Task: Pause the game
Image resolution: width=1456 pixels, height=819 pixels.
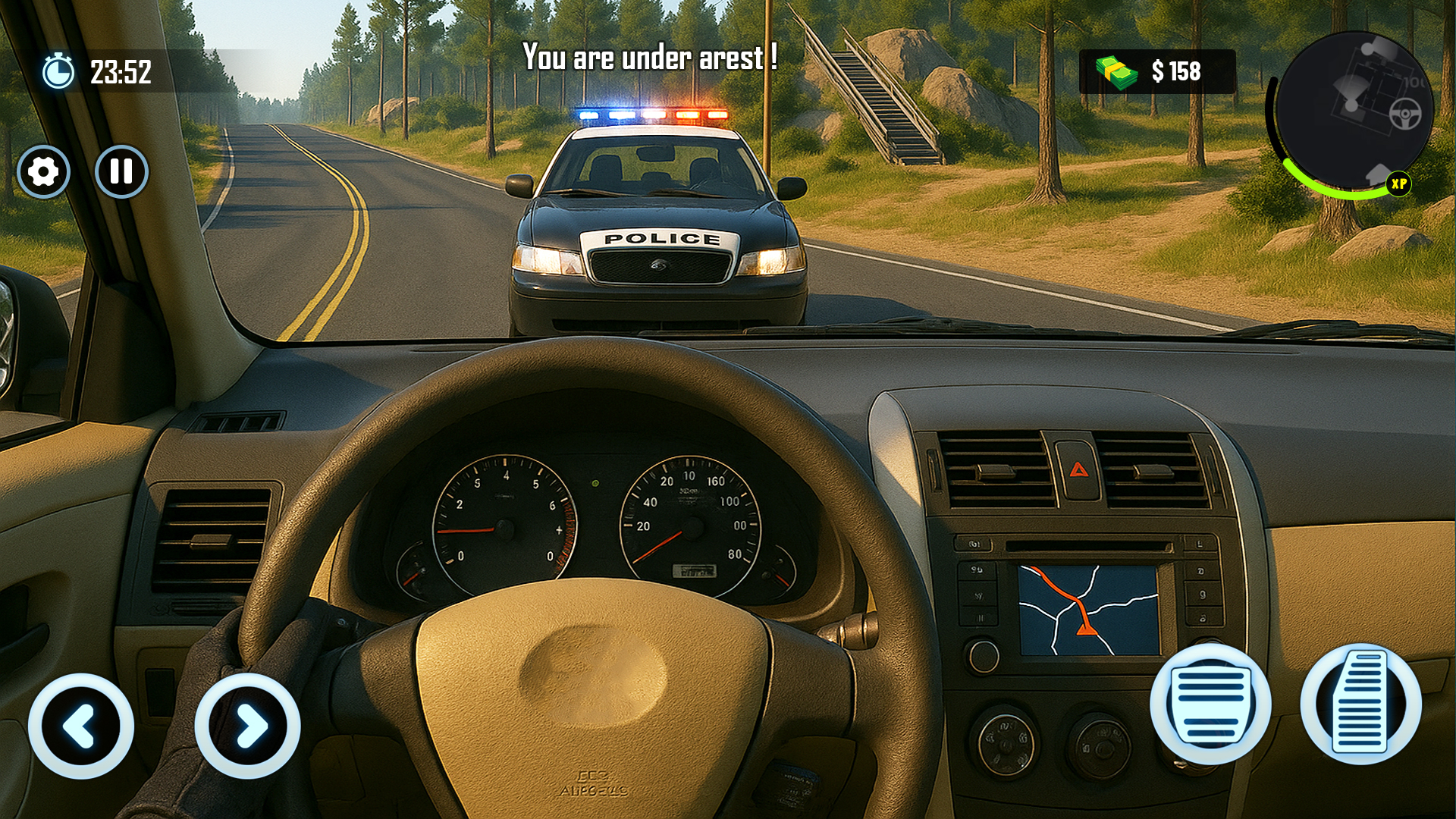Action: [121, 171]
